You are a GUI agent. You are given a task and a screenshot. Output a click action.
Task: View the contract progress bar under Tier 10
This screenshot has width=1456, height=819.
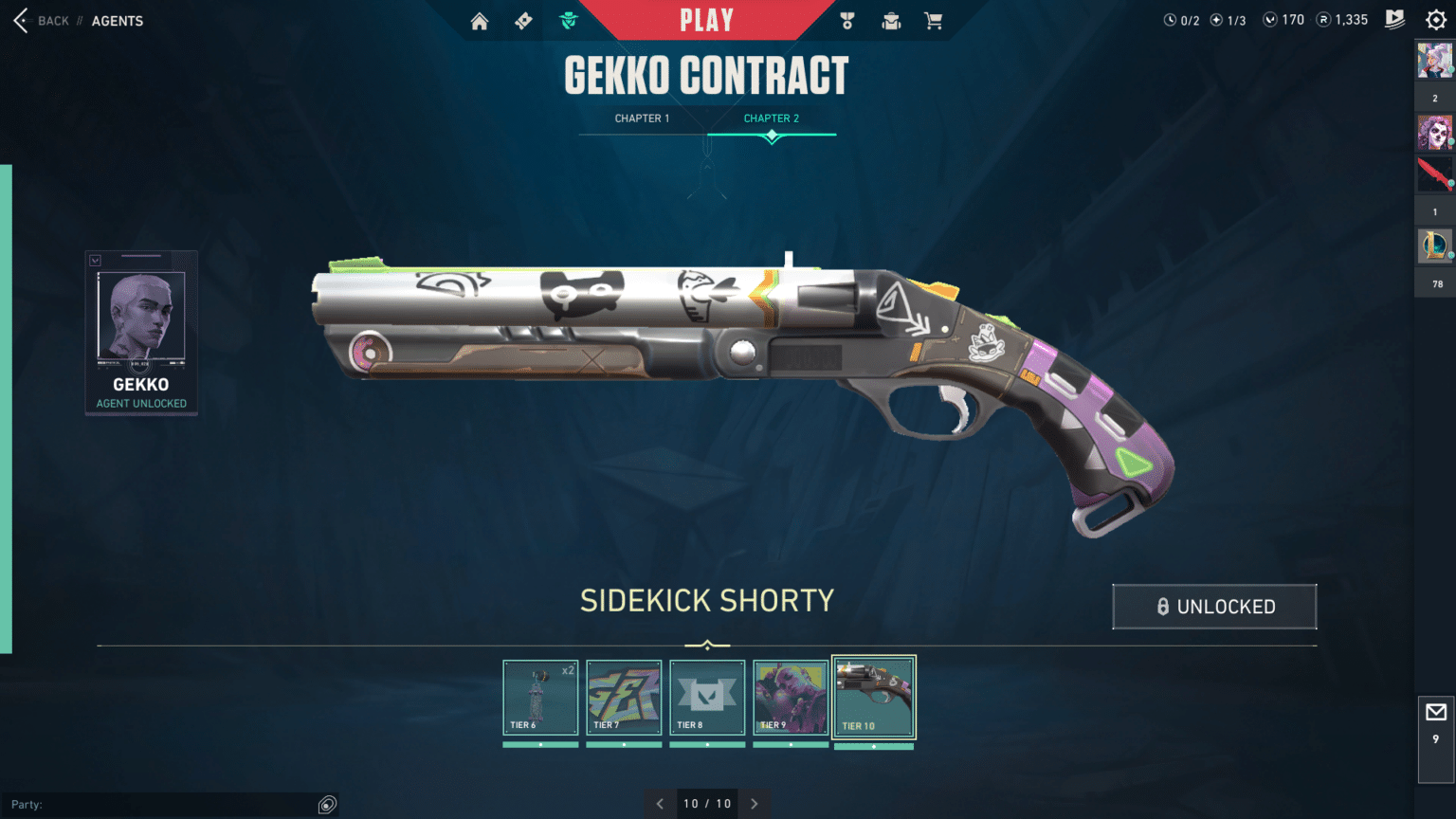(873, 746)
